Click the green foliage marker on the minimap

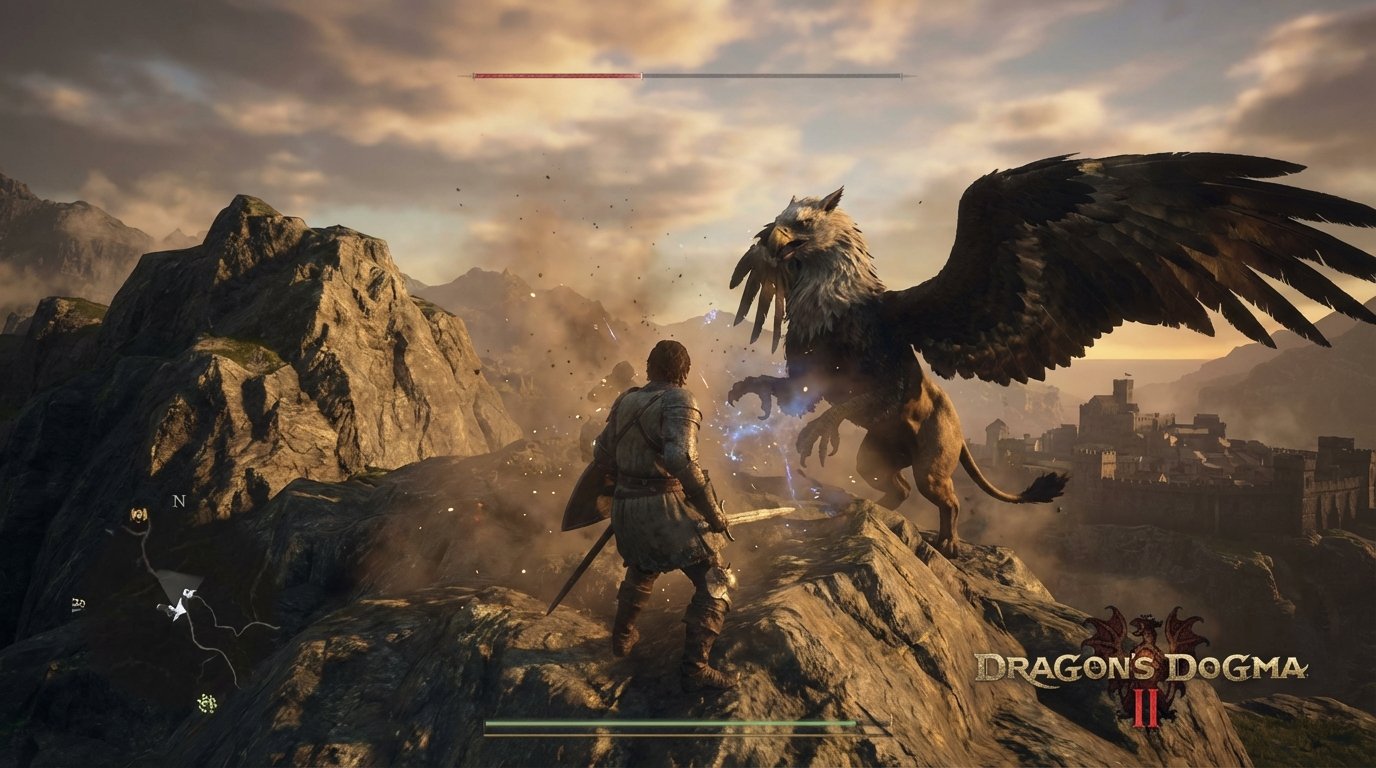pyautogui.click(x=207, y=703)
